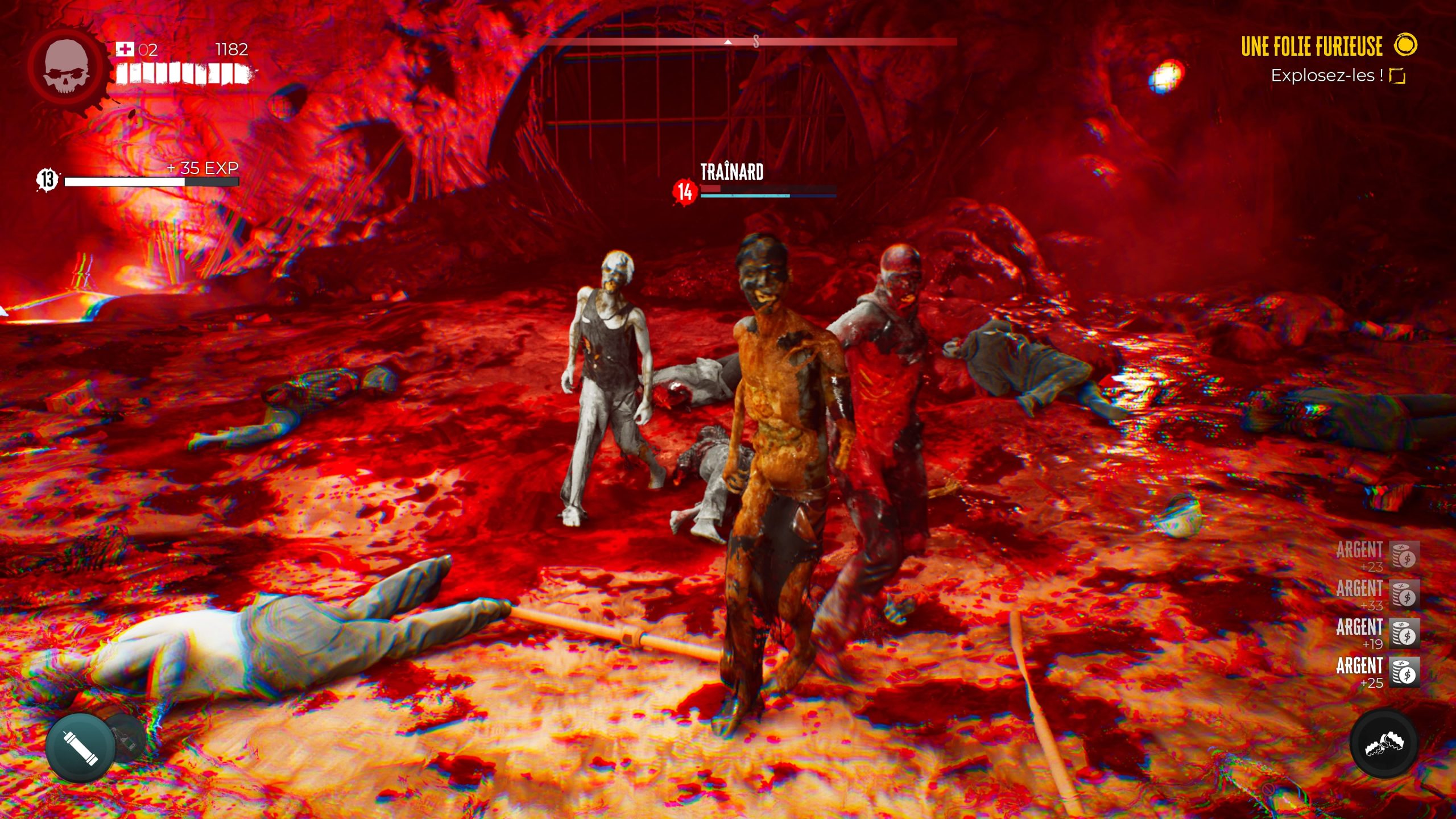Switch to the dimmed secondary curveball icon
Screen dimensions: 1456x819
[127, 737]
